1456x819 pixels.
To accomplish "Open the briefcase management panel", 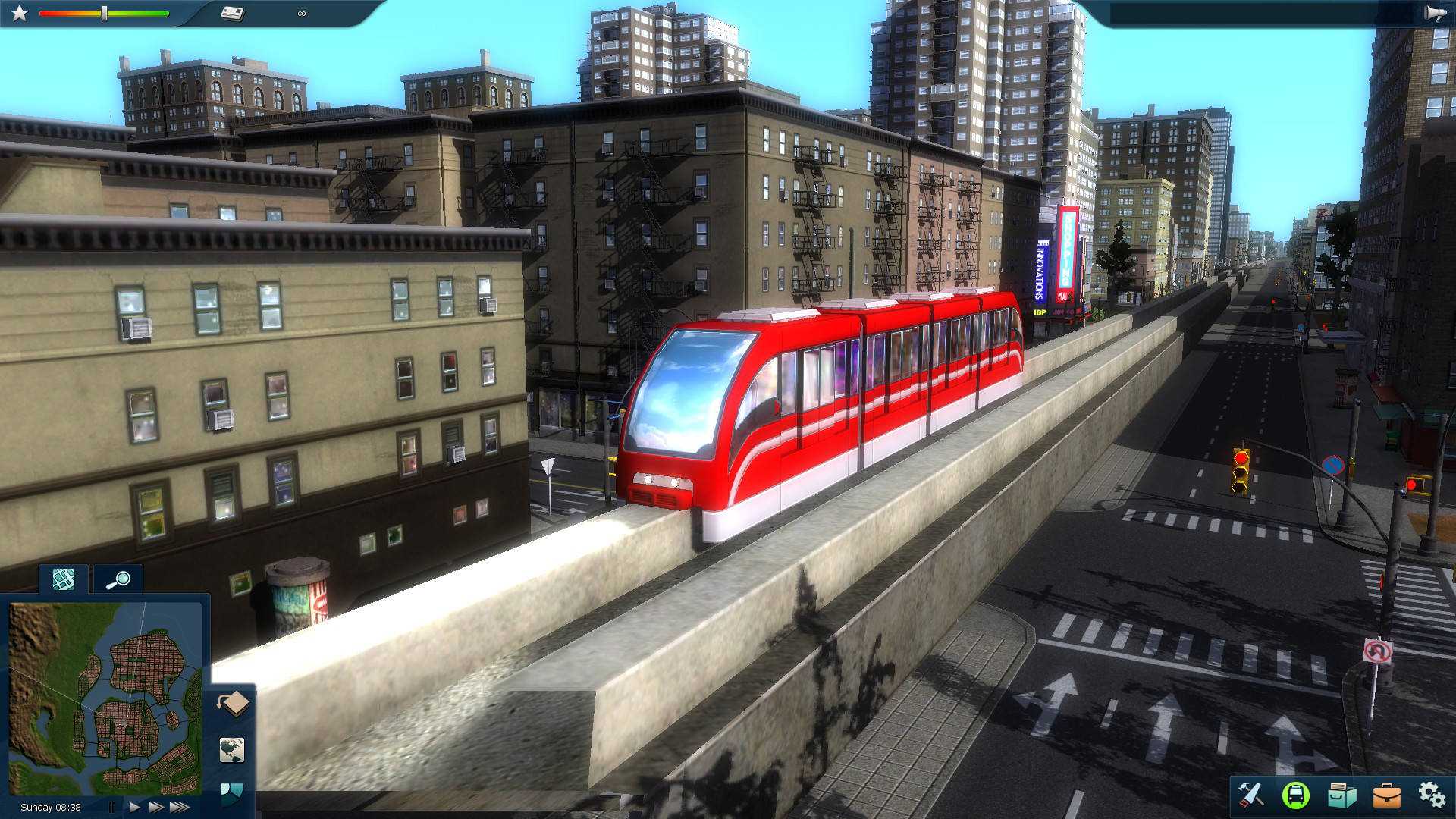I will pyautogui.click(x=1387, y=796).
